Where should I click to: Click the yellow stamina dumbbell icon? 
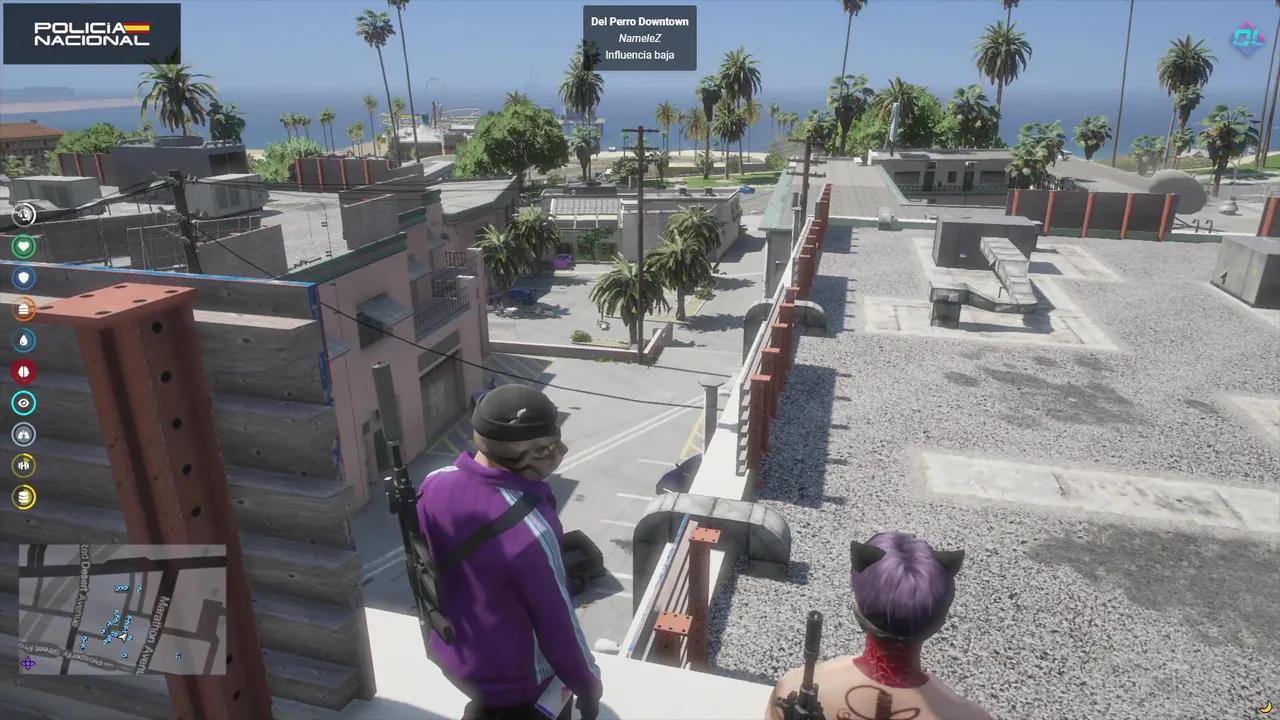pos(23,465)
